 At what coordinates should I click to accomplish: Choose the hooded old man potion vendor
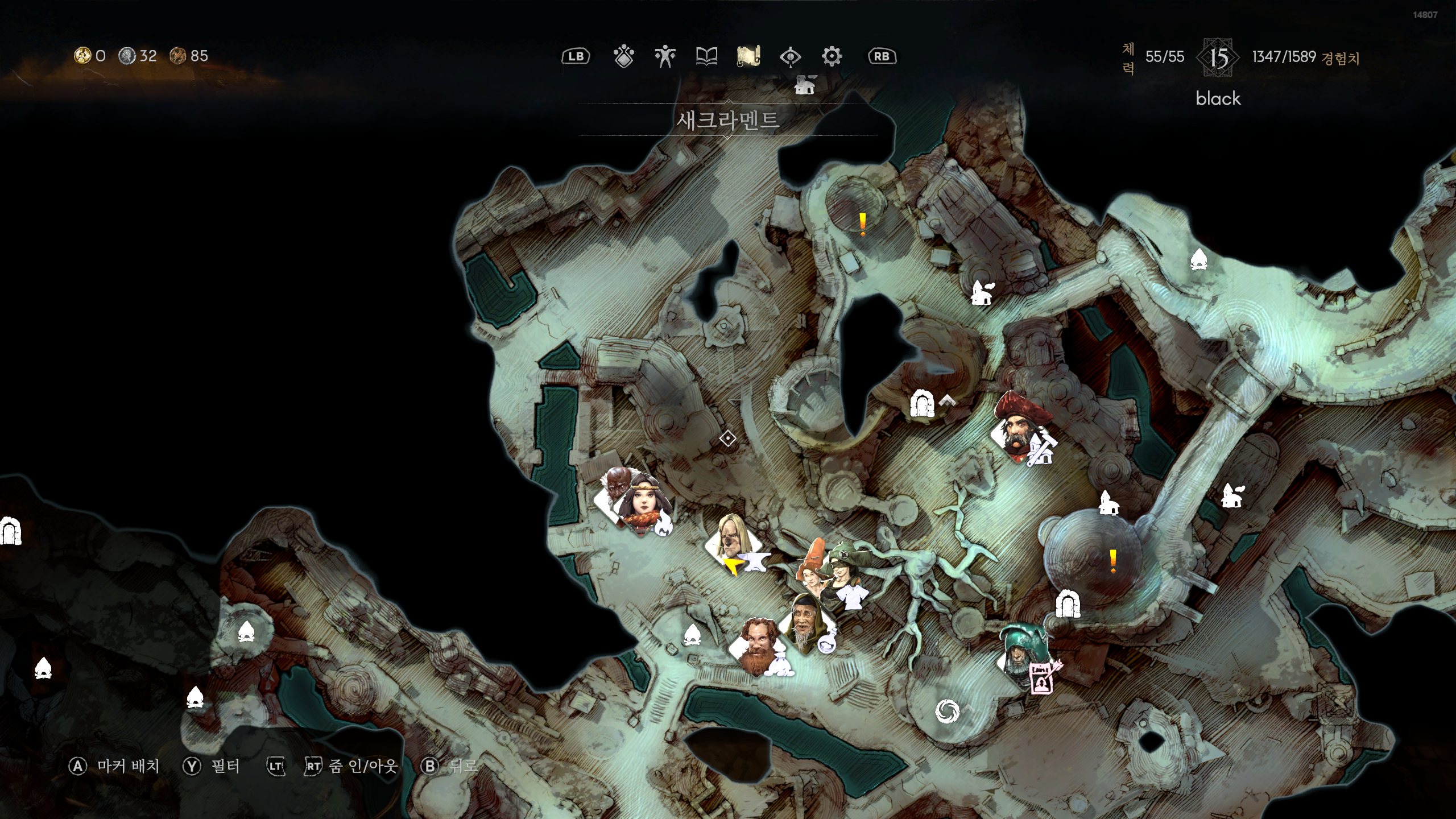tap(806, 624)
